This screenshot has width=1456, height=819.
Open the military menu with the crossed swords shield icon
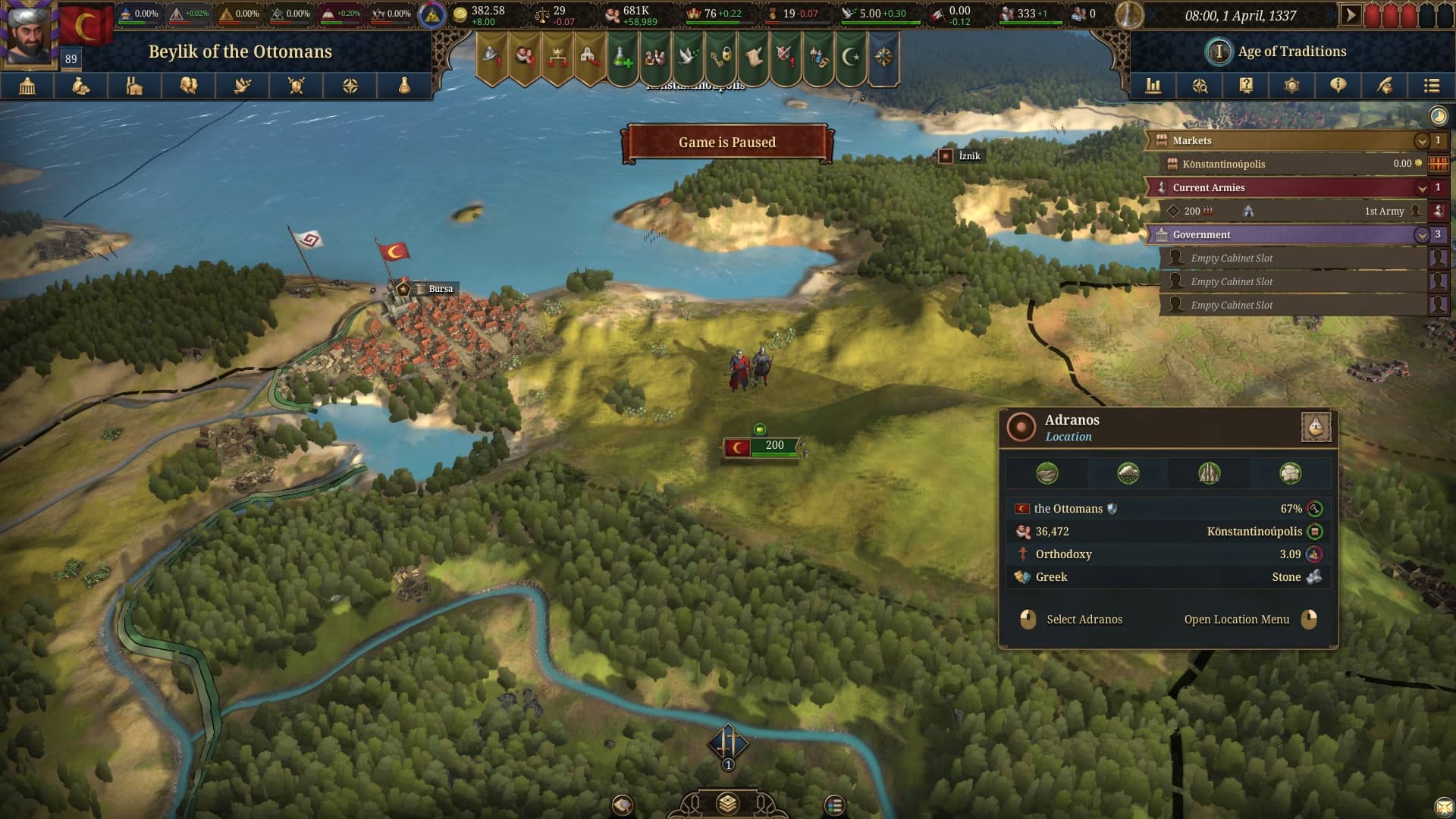click(x=297, y=86)
